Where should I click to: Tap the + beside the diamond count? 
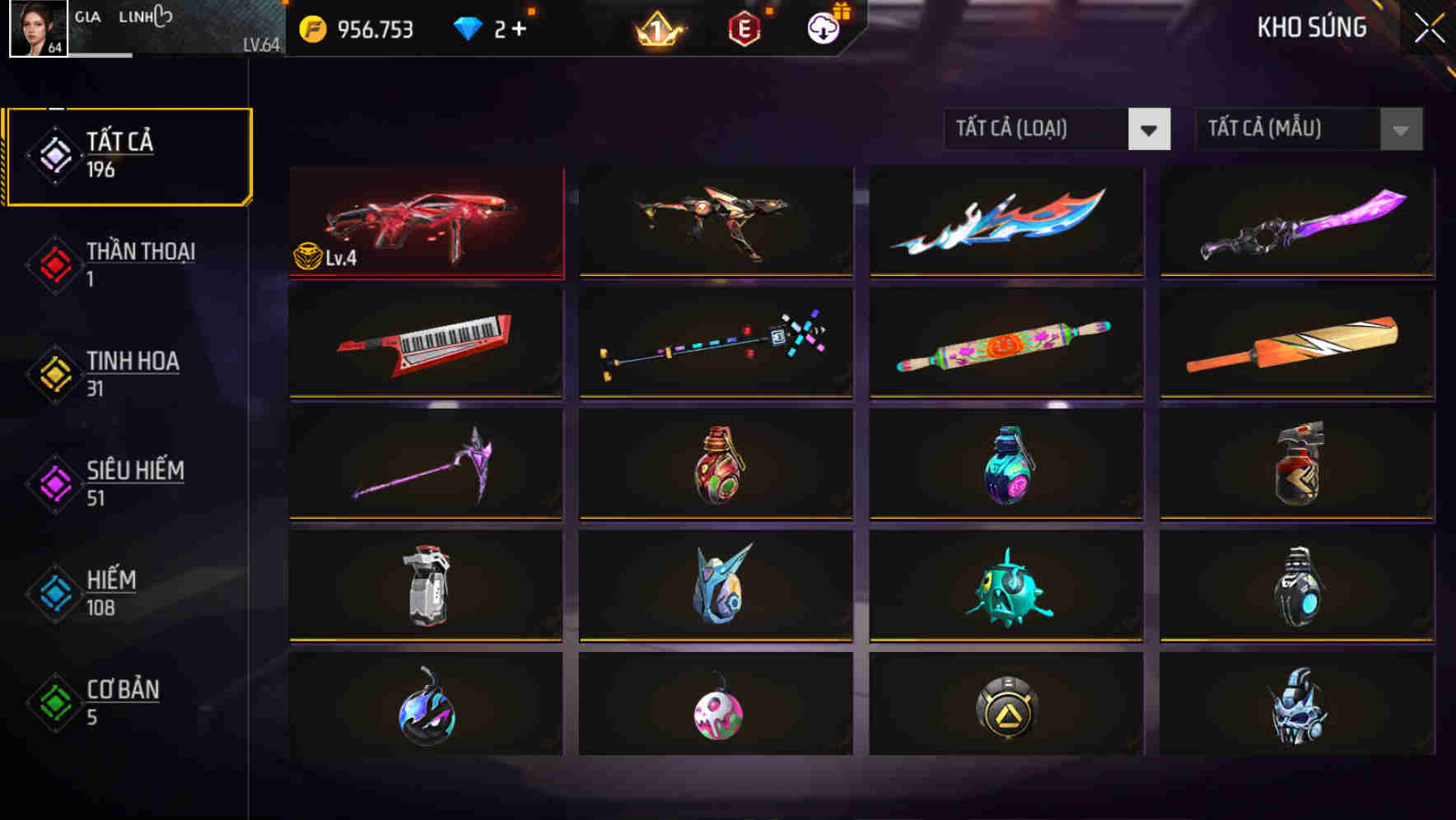[x=519, y=27]
